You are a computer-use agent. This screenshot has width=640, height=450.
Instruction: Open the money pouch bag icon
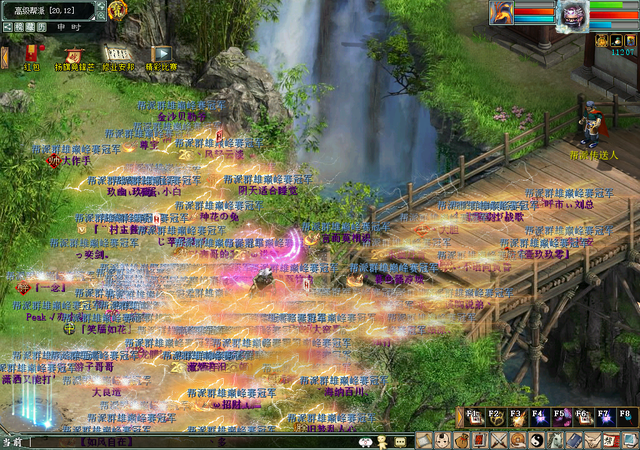coord(463,440)
